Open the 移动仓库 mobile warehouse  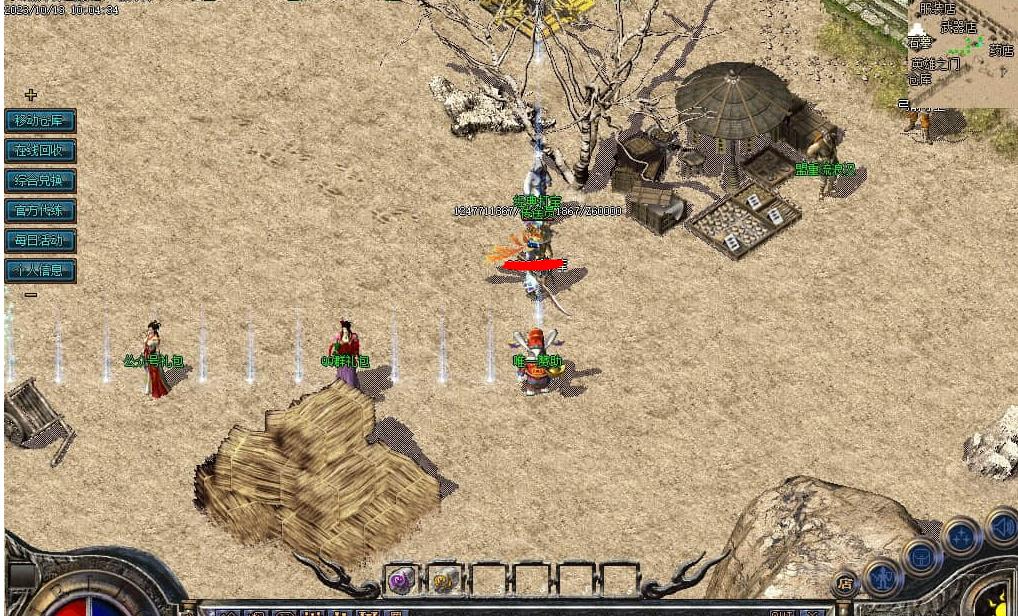[40, 121]
